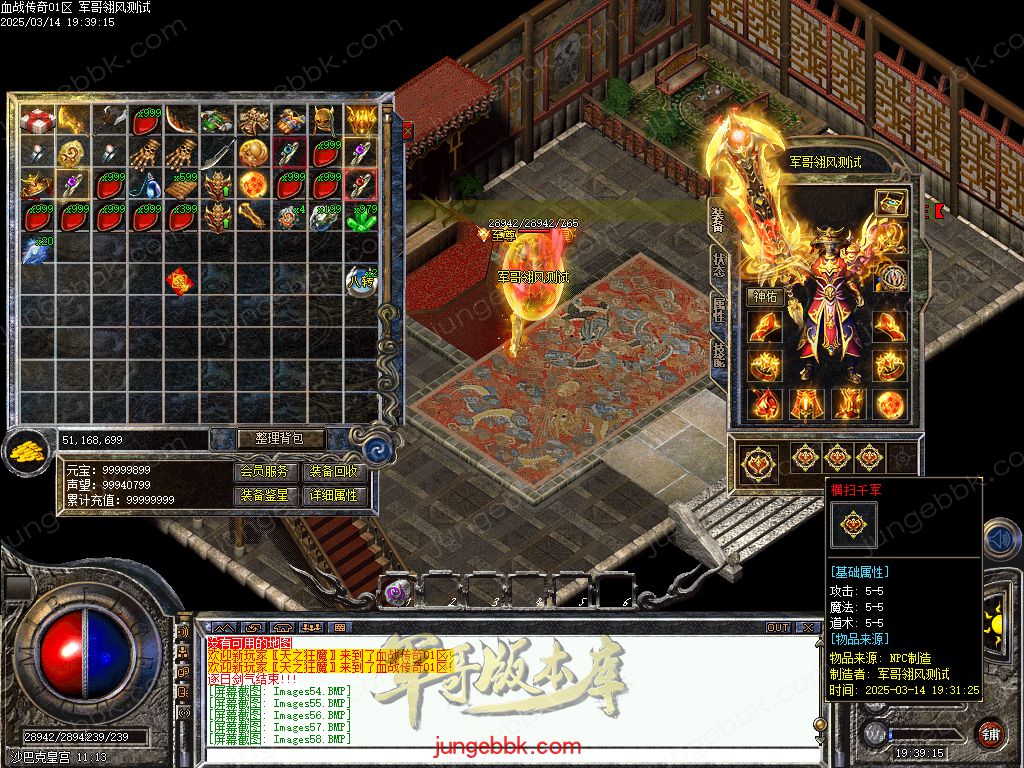Select the red-white gift box item
1024x768 pixels.
[x=39, y=121]
